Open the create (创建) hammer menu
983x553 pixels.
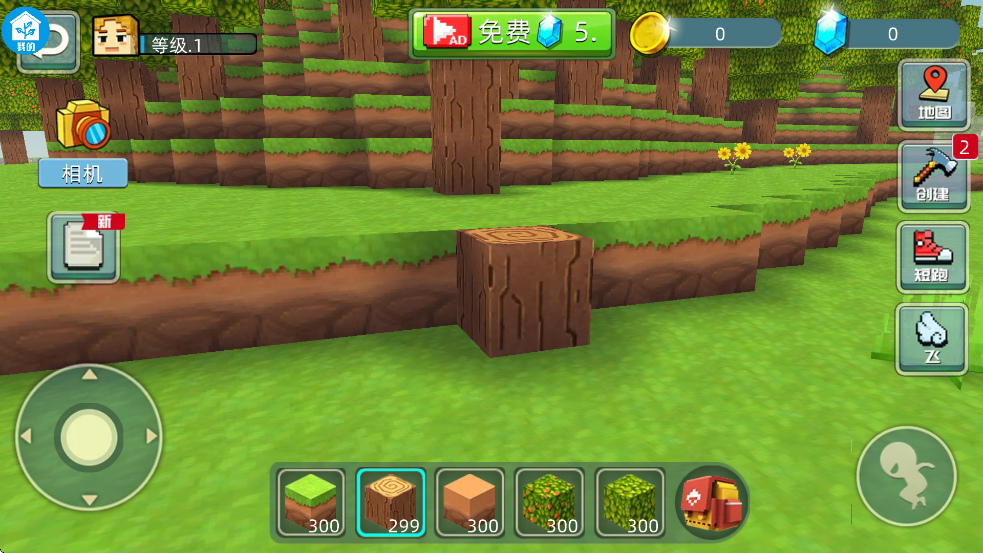pyautogui.click(x=934, y=176)
